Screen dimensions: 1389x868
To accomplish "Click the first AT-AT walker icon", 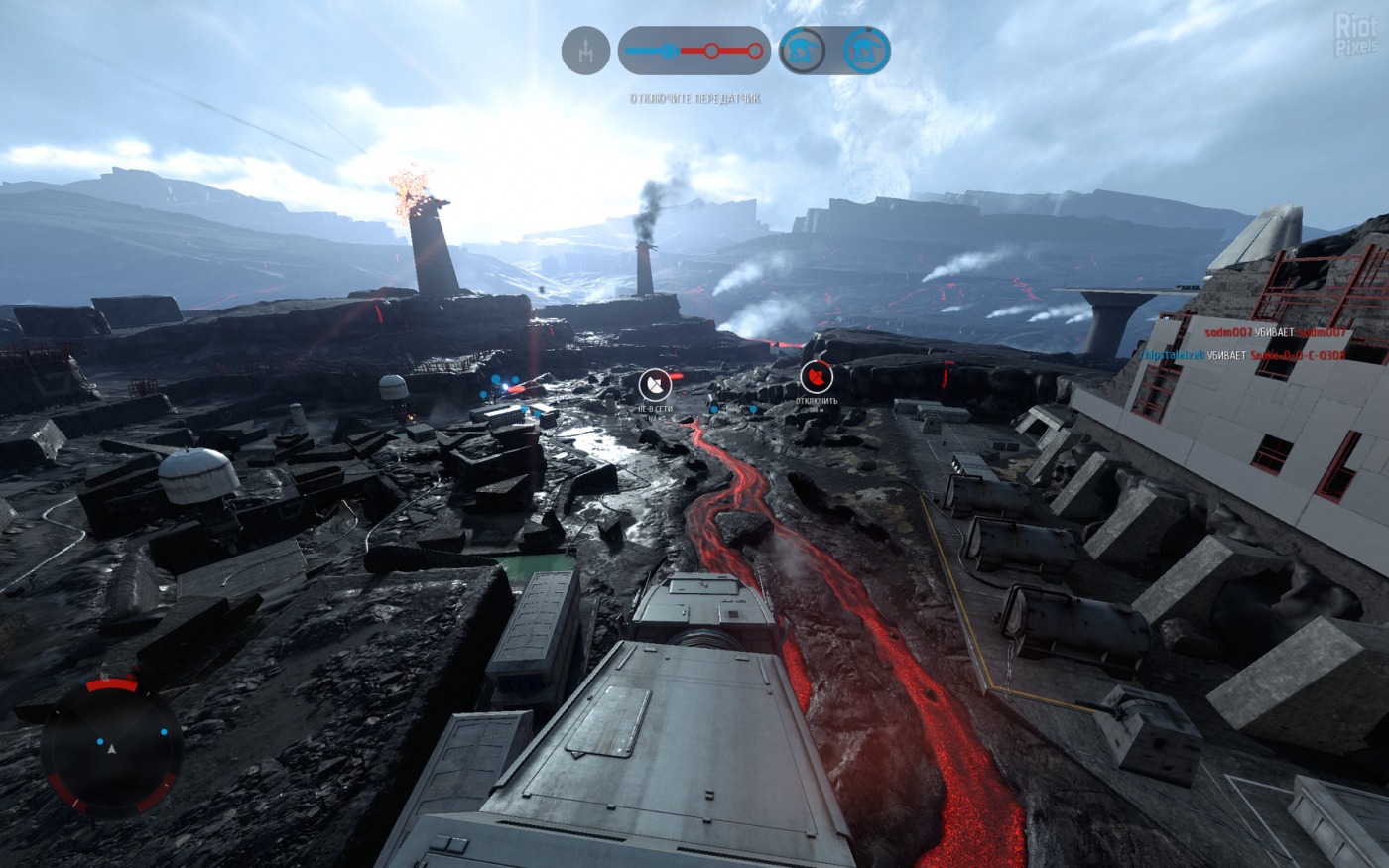I will (x=802, y=51).
